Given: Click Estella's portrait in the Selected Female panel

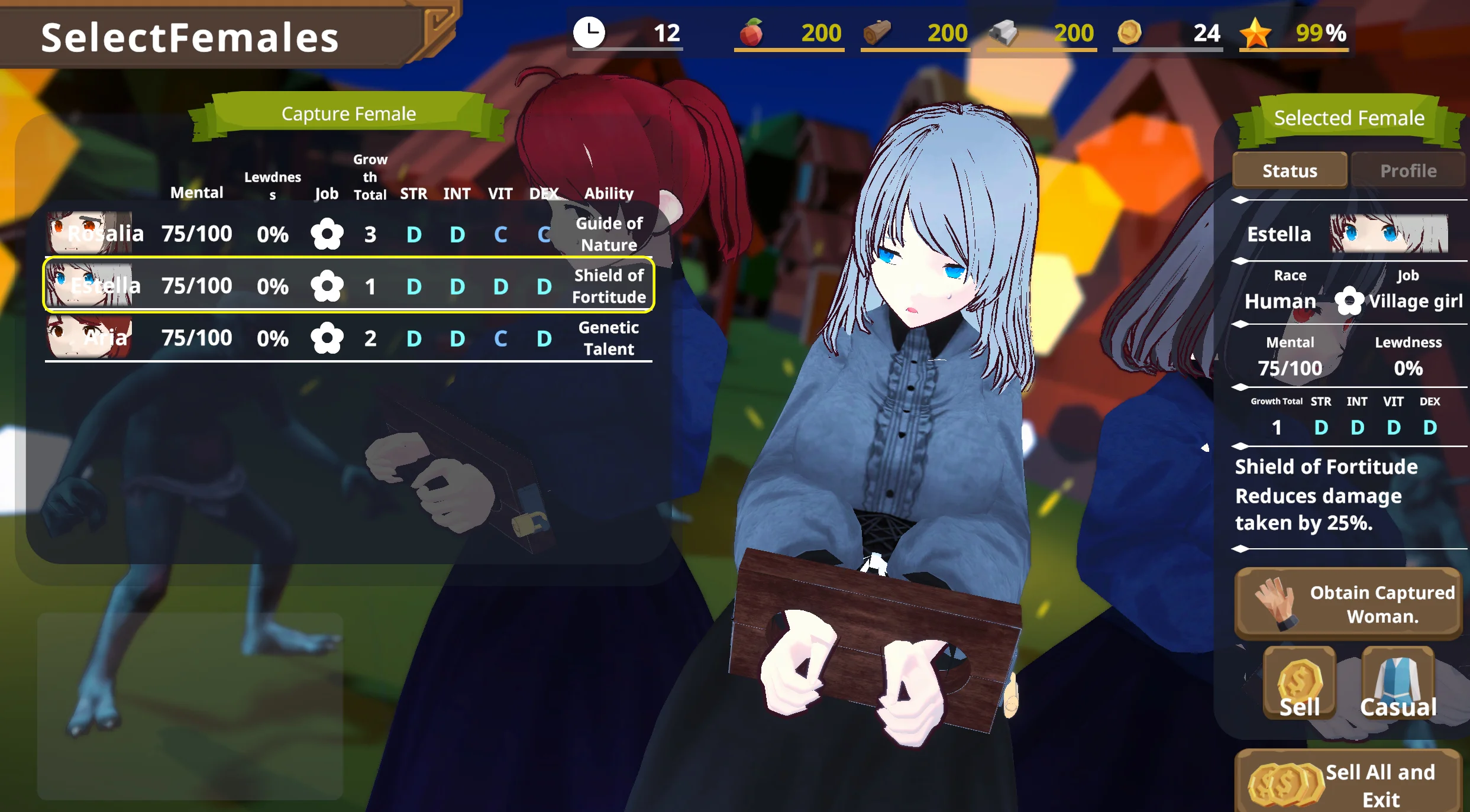Looking at the screenshot, I should (x=1388, y=234).
